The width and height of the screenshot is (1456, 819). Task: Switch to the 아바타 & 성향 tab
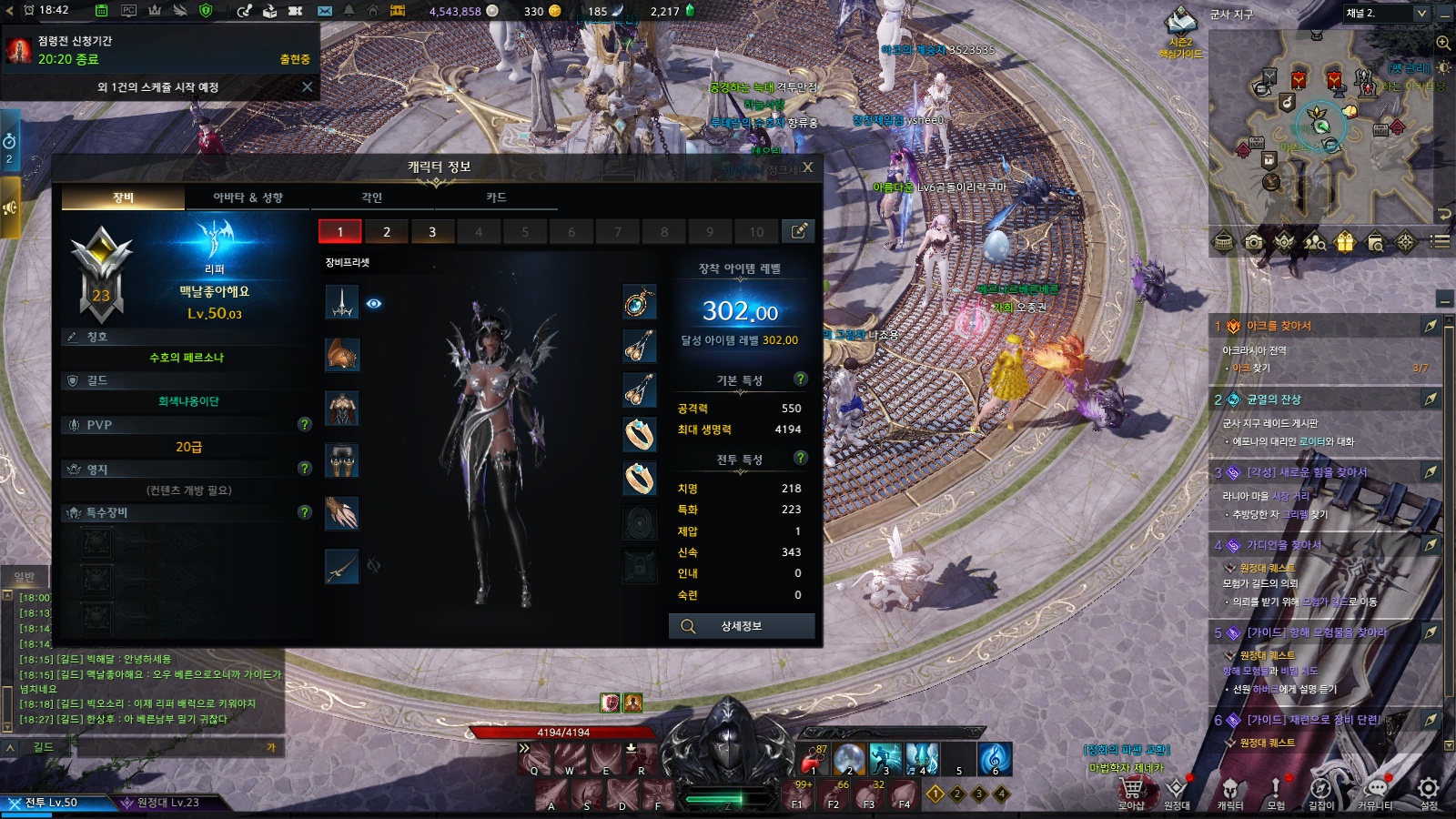[x=248, y=197]
